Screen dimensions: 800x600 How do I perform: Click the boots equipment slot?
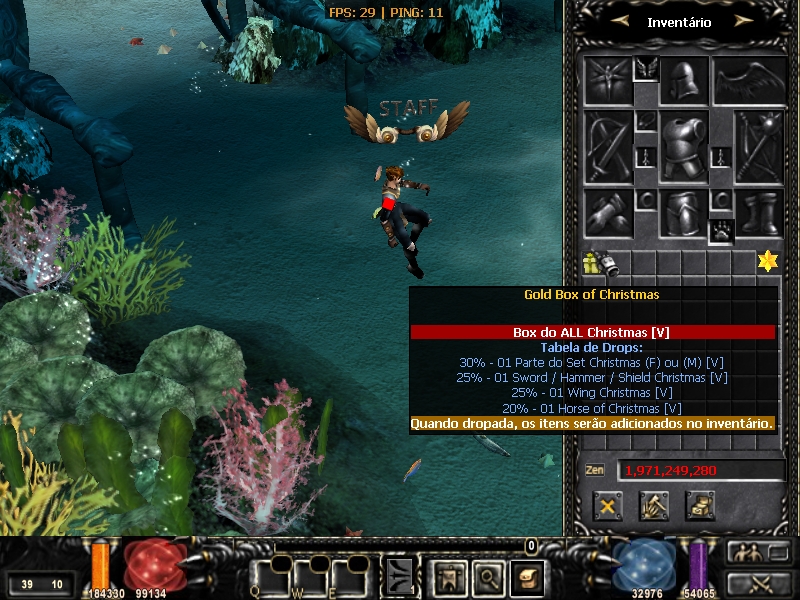759,213
